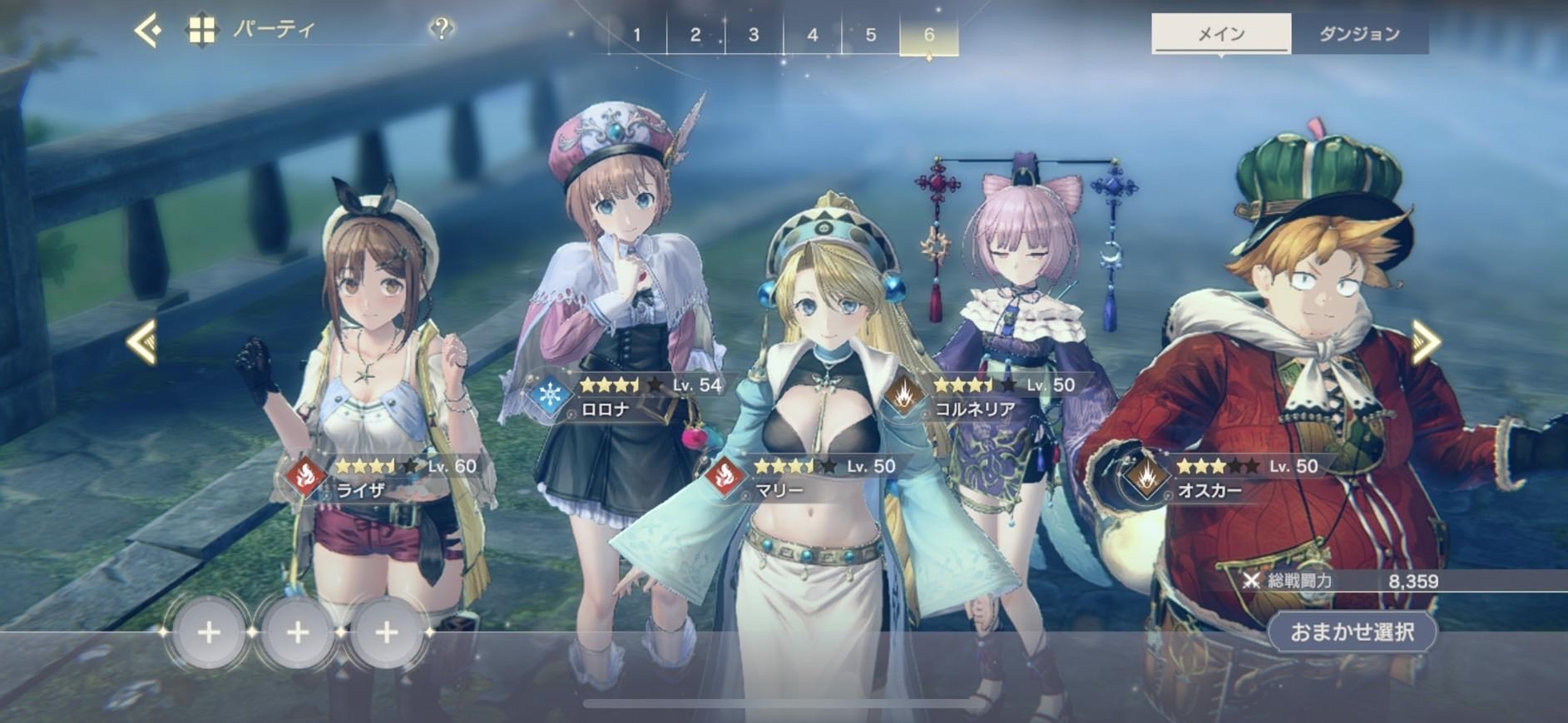Show next party with right arrow
The width and height of the screenshot is (1568, 723).
coord(1426,341)
